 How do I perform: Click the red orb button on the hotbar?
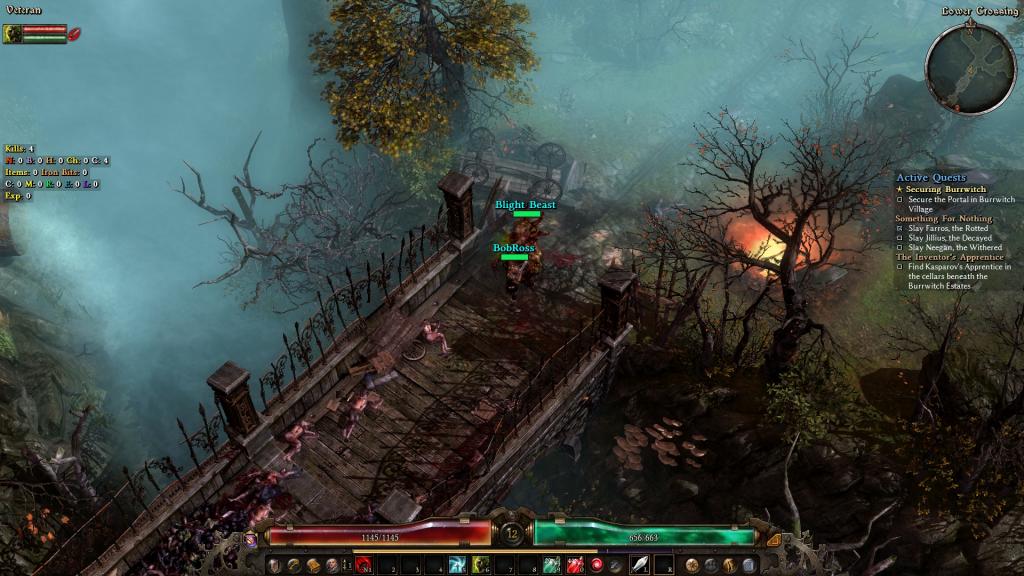[x=597, y=566]
